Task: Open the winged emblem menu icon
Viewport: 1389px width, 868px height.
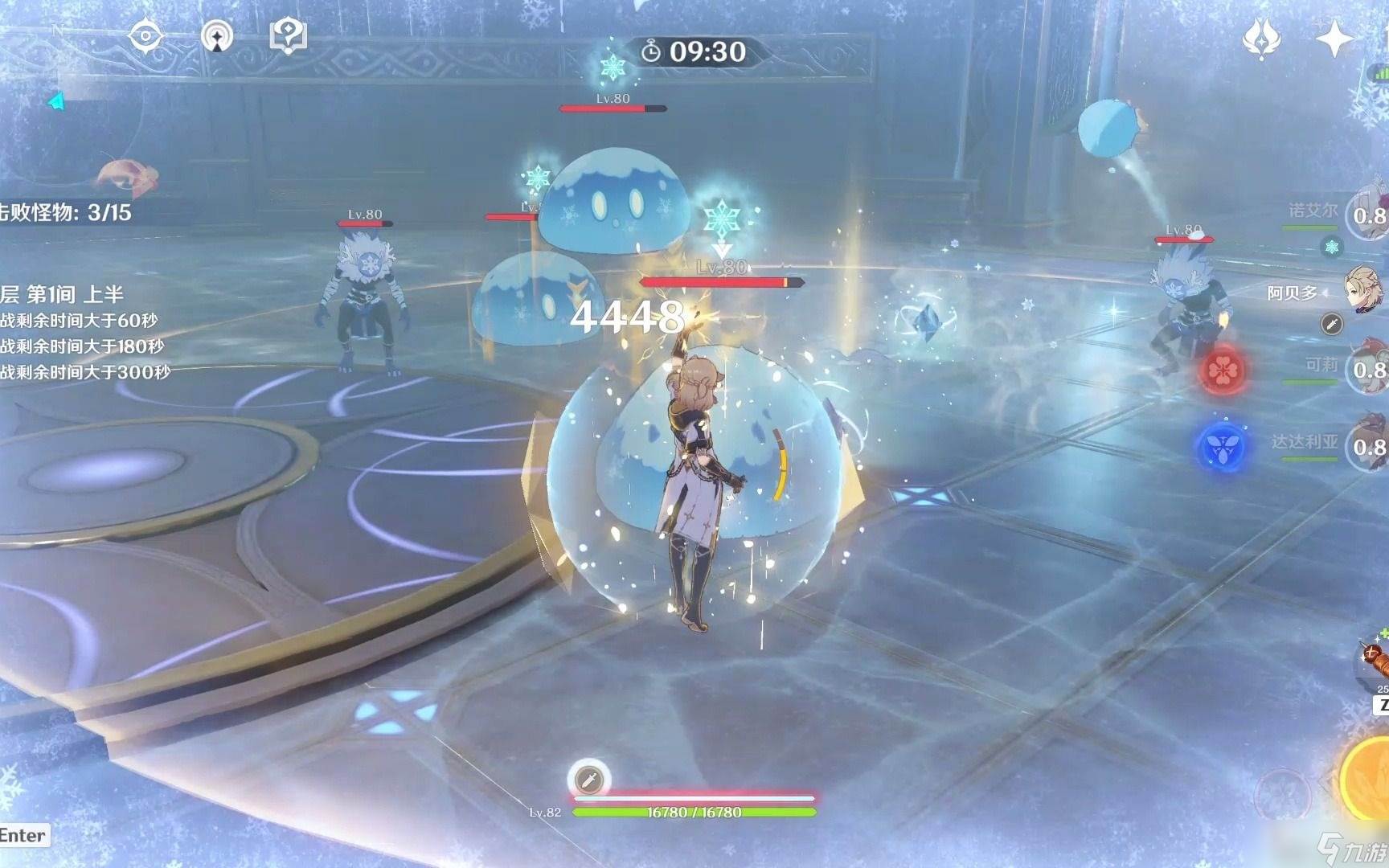Action: pos(1261,38)
